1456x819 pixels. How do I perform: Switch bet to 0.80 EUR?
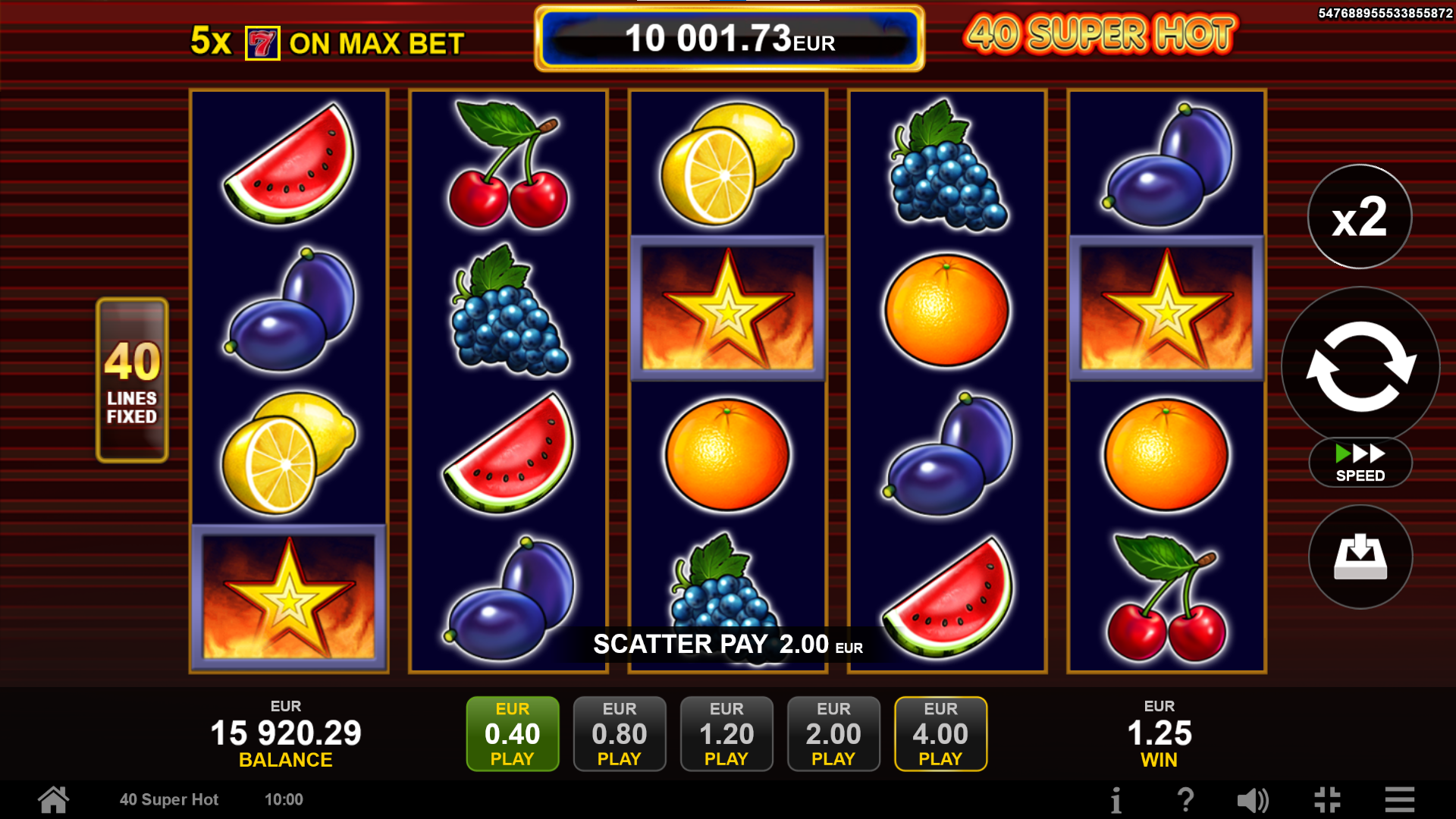pos(620,733)
